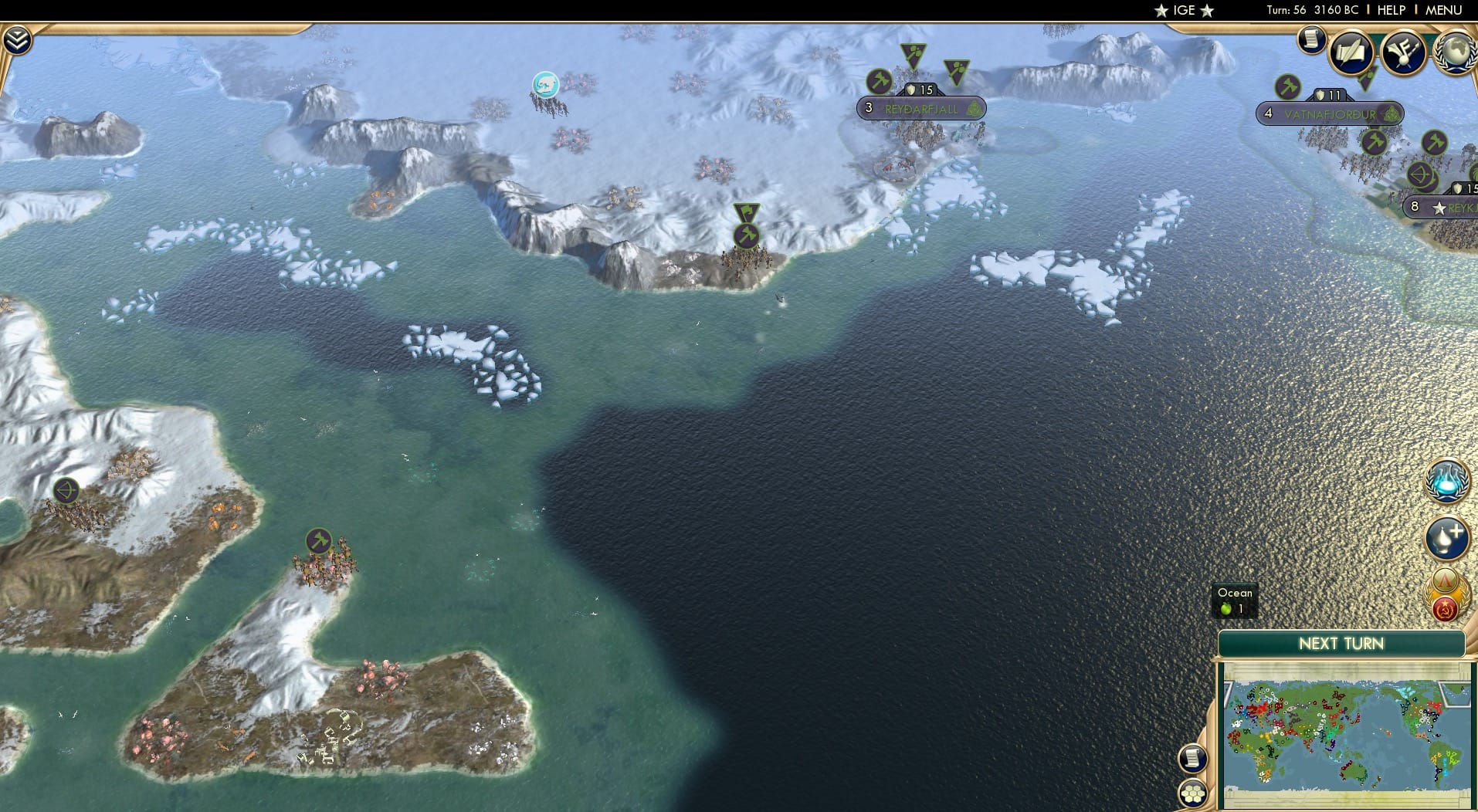Click the small scroll icon near the top right
The width and height of the screenshot is (1478, 812).
coord(1310,39)
